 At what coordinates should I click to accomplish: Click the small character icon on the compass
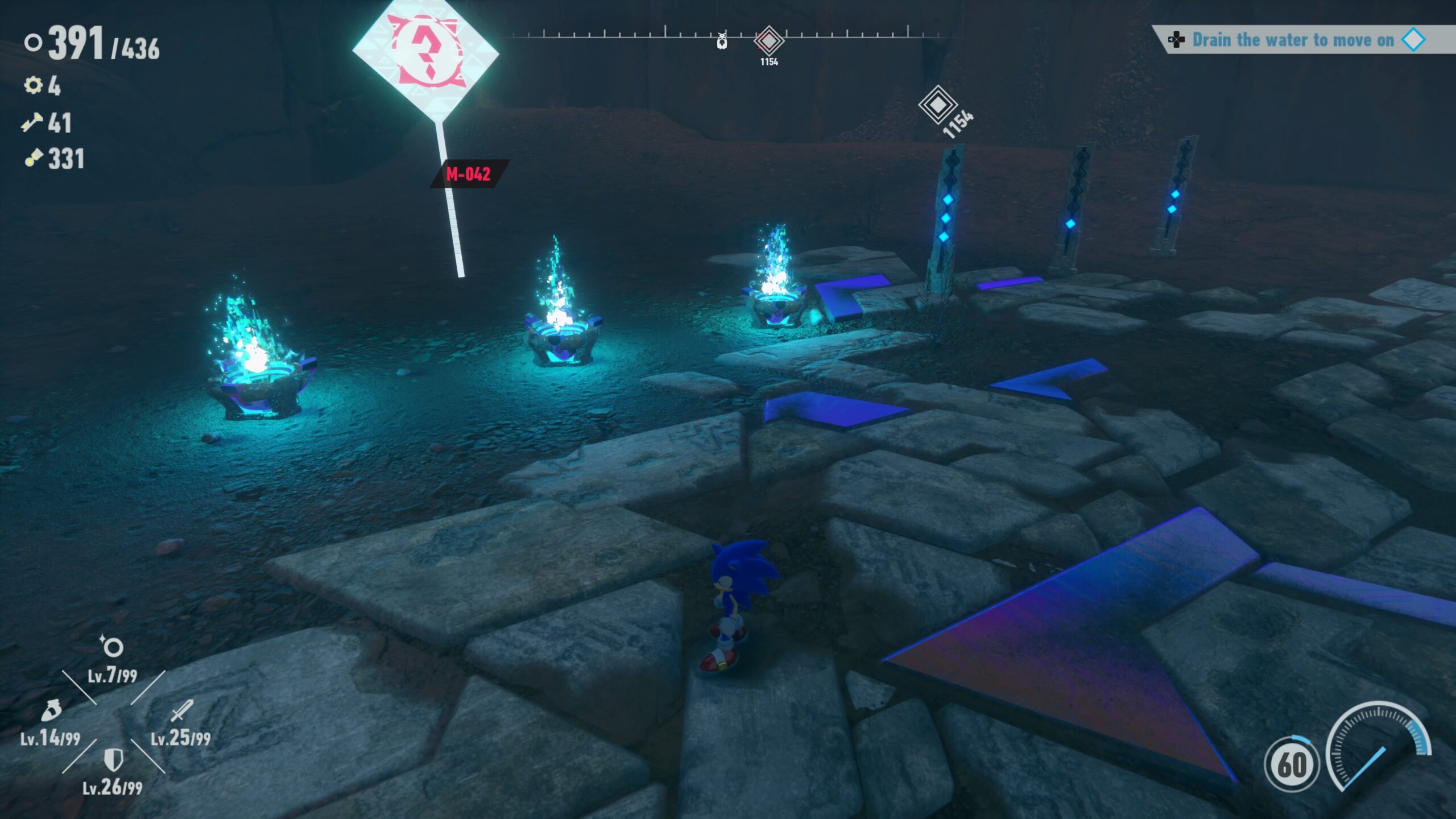point(722,41)
